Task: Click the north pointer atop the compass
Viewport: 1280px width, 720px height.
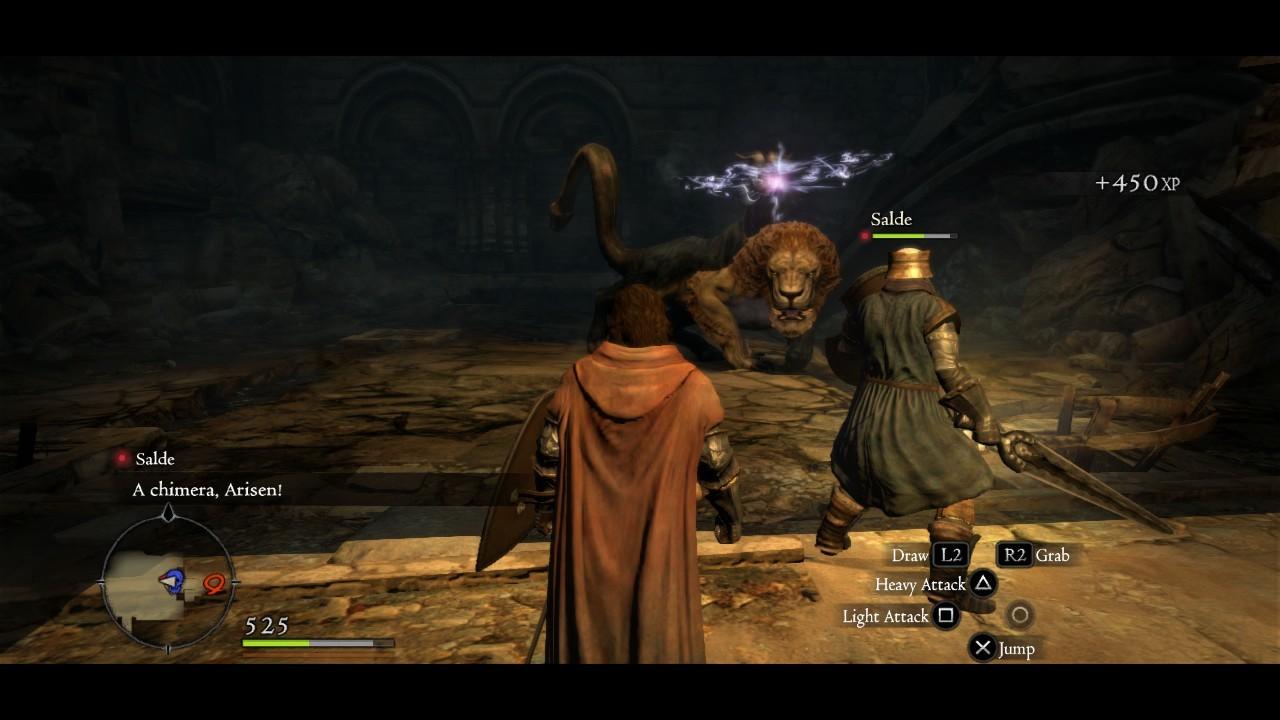Action: 167,513
